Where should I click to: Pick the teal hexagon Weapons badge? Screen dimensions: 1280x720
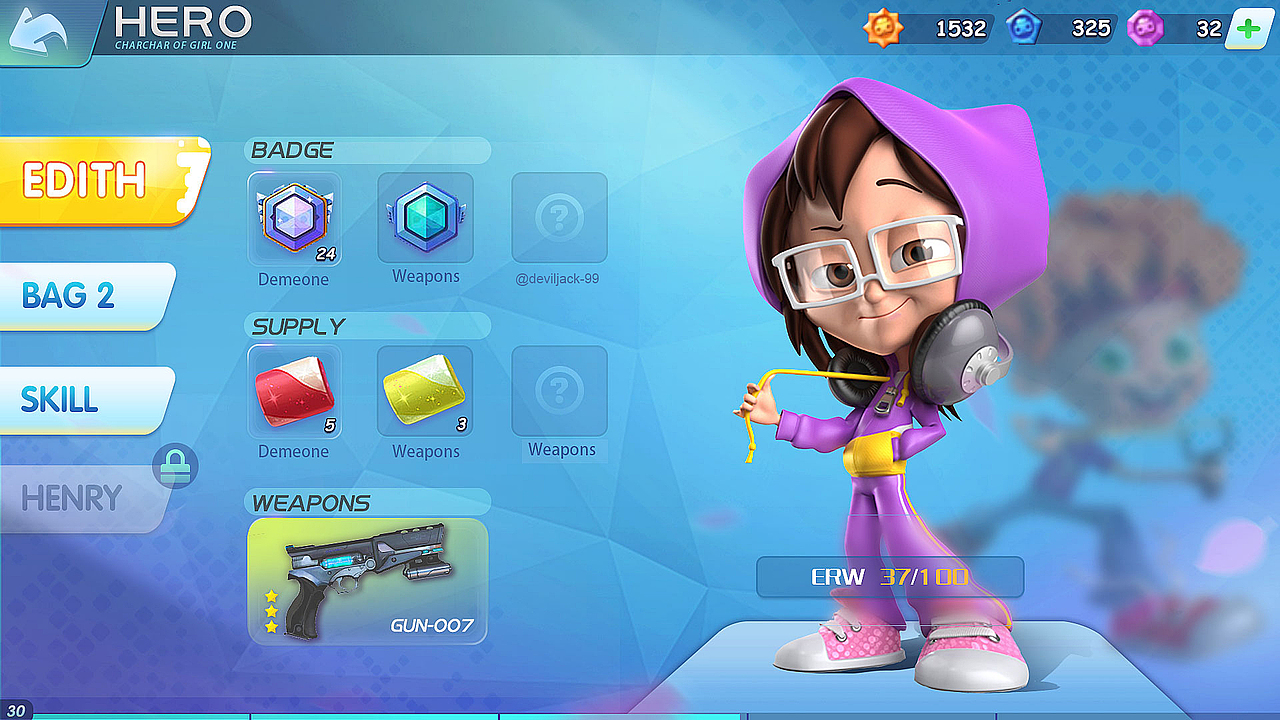point(425,217)
